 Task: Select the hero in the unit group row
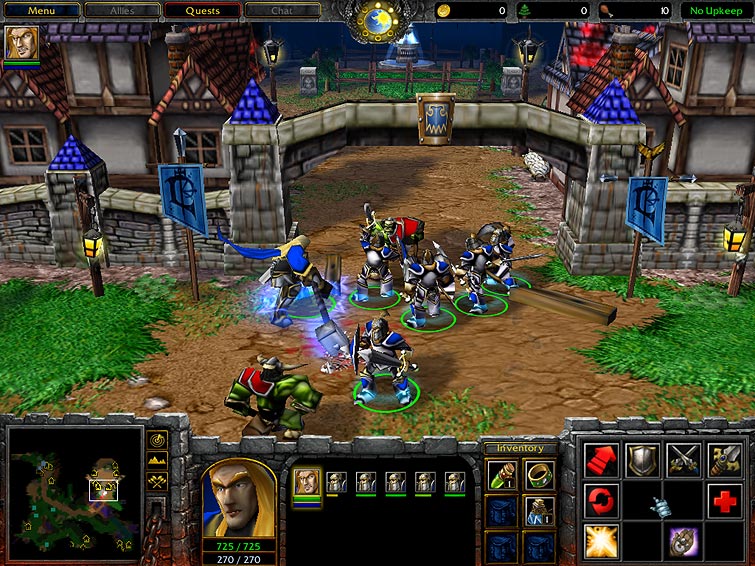tap(306, 481)
